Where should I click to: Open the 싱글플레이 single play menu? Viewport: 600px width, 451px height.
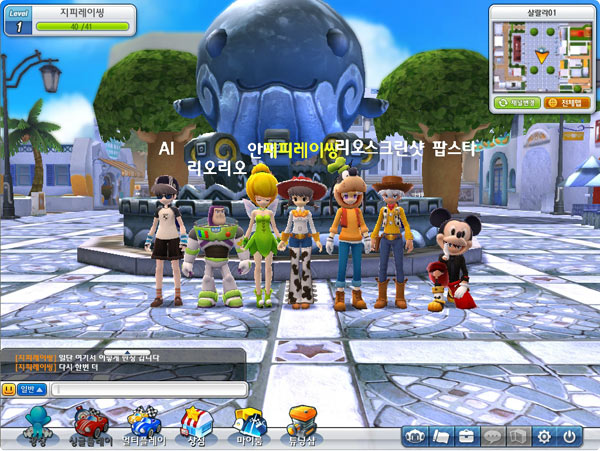coord(90,425)
